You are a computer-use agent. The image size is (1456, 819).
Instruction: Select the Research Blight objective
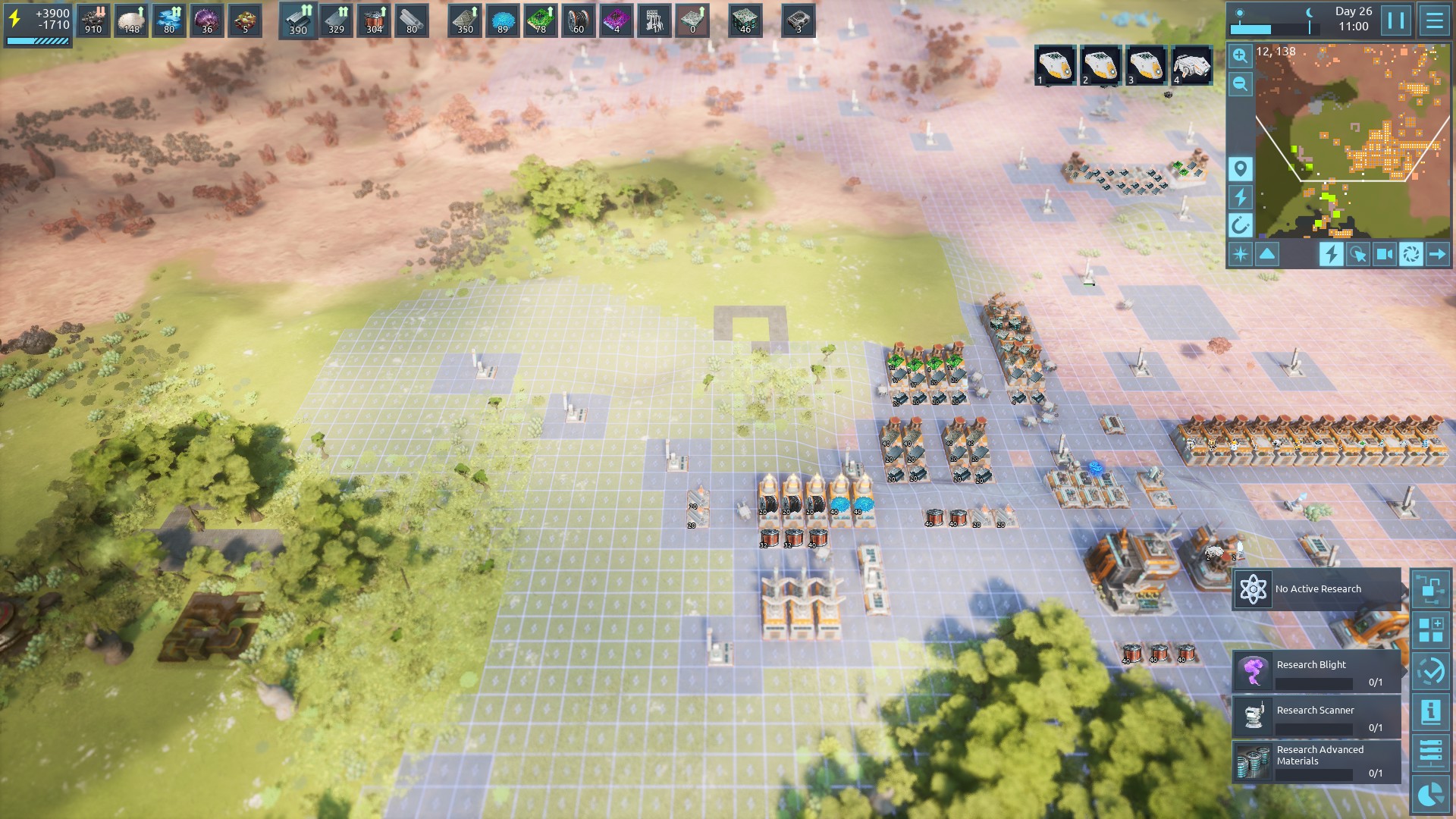(1316, 671)
